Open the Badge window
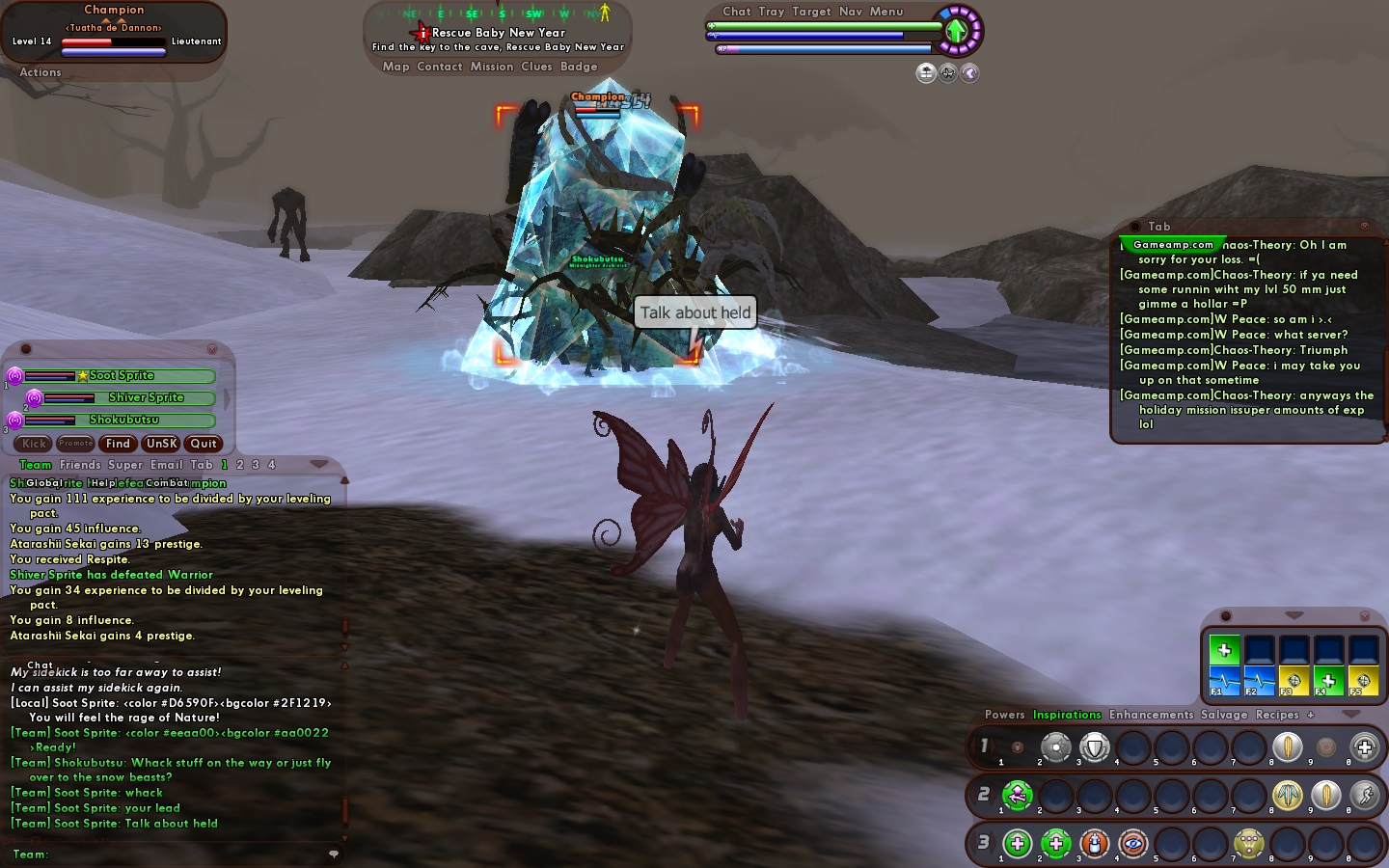Image resolution: width=1389 pixels, height=868 pixels. tap(579, 67)
